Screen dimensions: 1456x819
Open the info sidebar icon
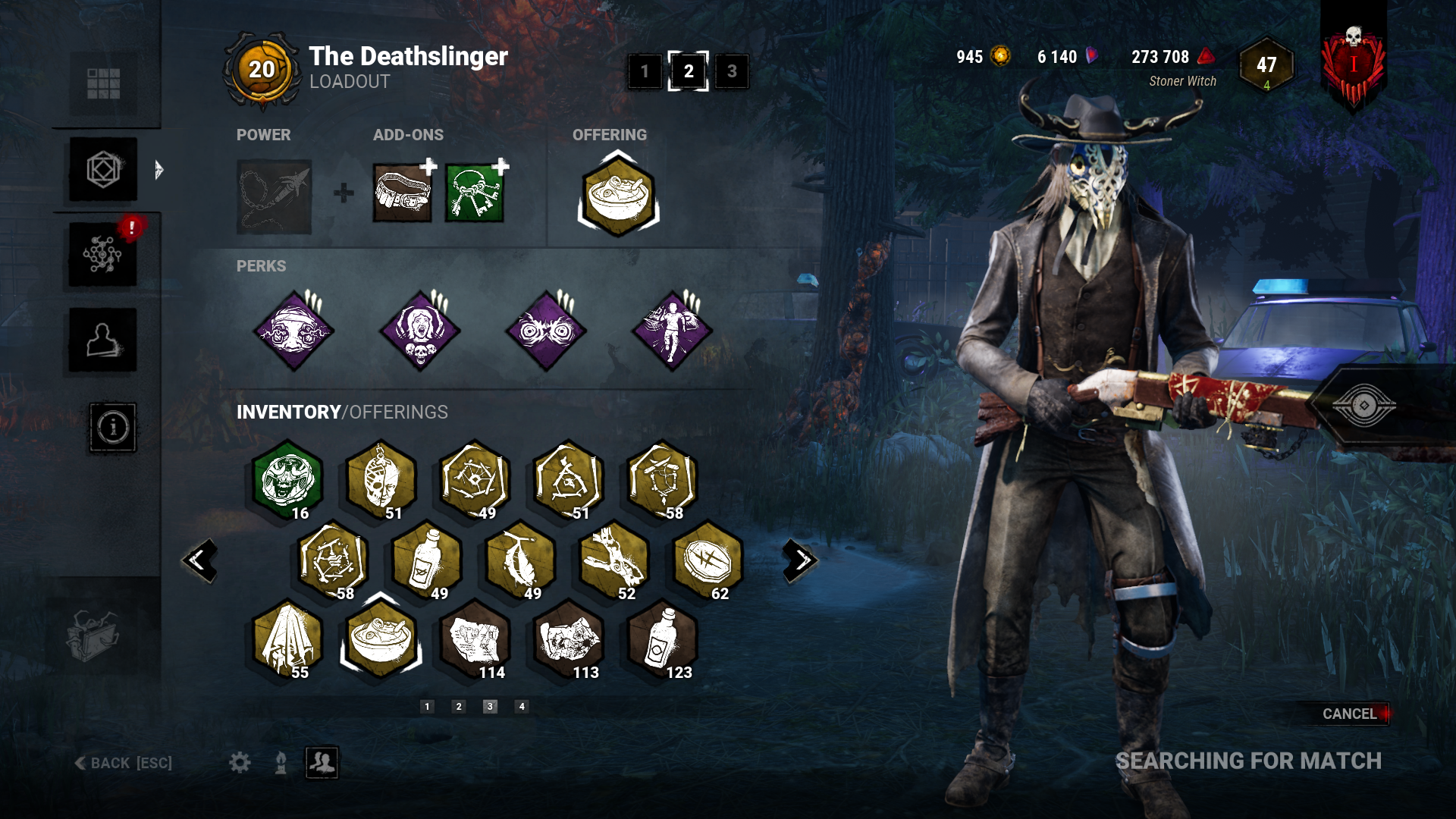pos(112,428)
